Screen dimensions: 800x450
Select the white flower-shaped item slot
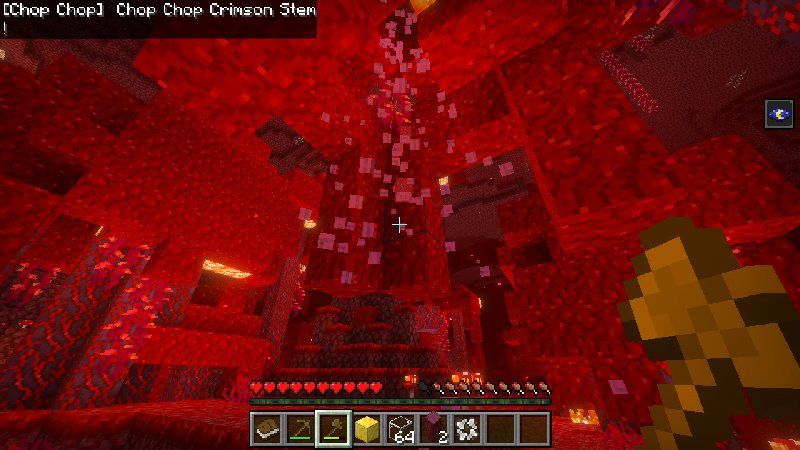[467, 428]
